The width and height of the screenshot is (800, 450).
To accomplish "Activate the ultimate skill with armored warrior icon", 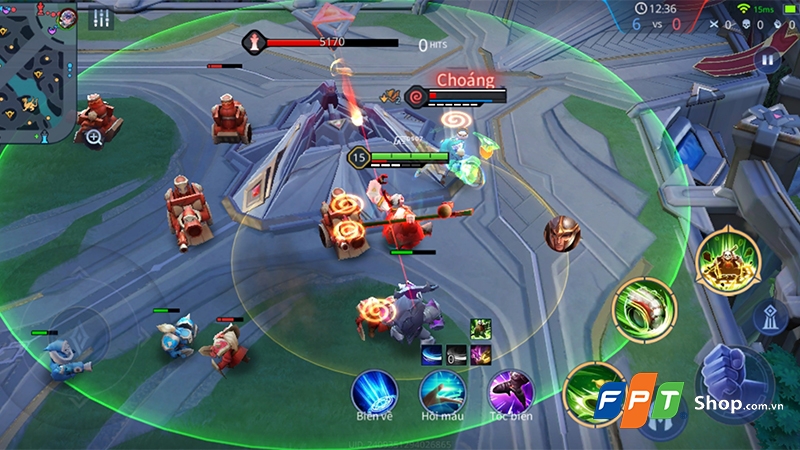I will (x=728, y=262).
